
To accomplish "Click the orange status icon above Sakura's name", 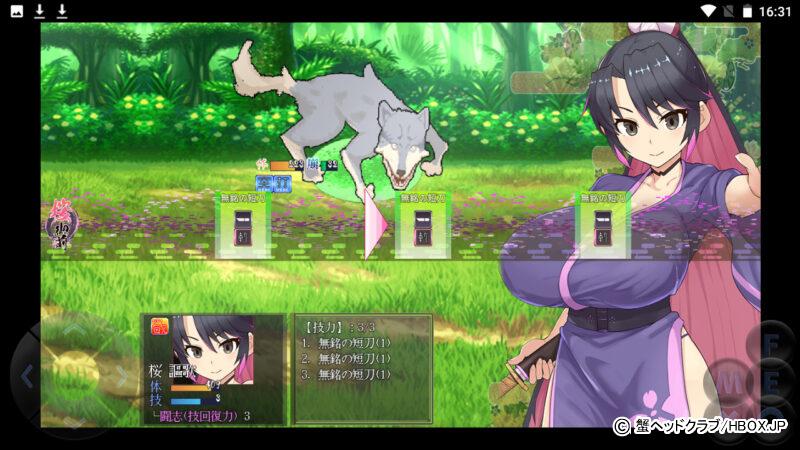I will [x=159, y=326].
